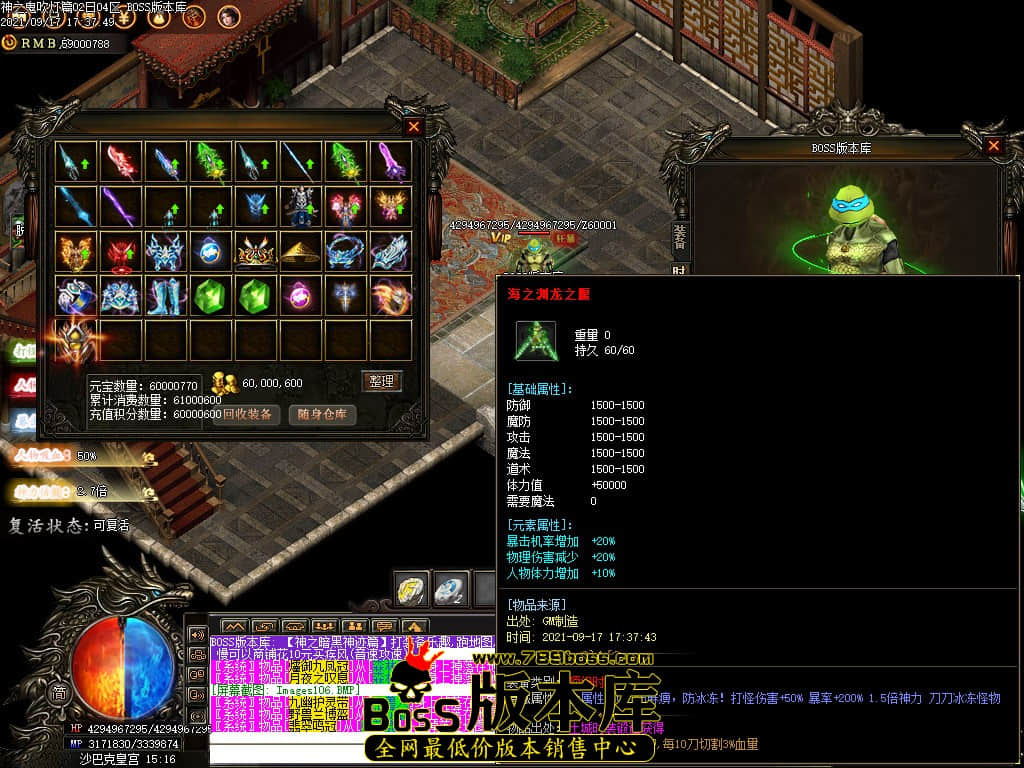Open the character portrait icon

point(227,16)
